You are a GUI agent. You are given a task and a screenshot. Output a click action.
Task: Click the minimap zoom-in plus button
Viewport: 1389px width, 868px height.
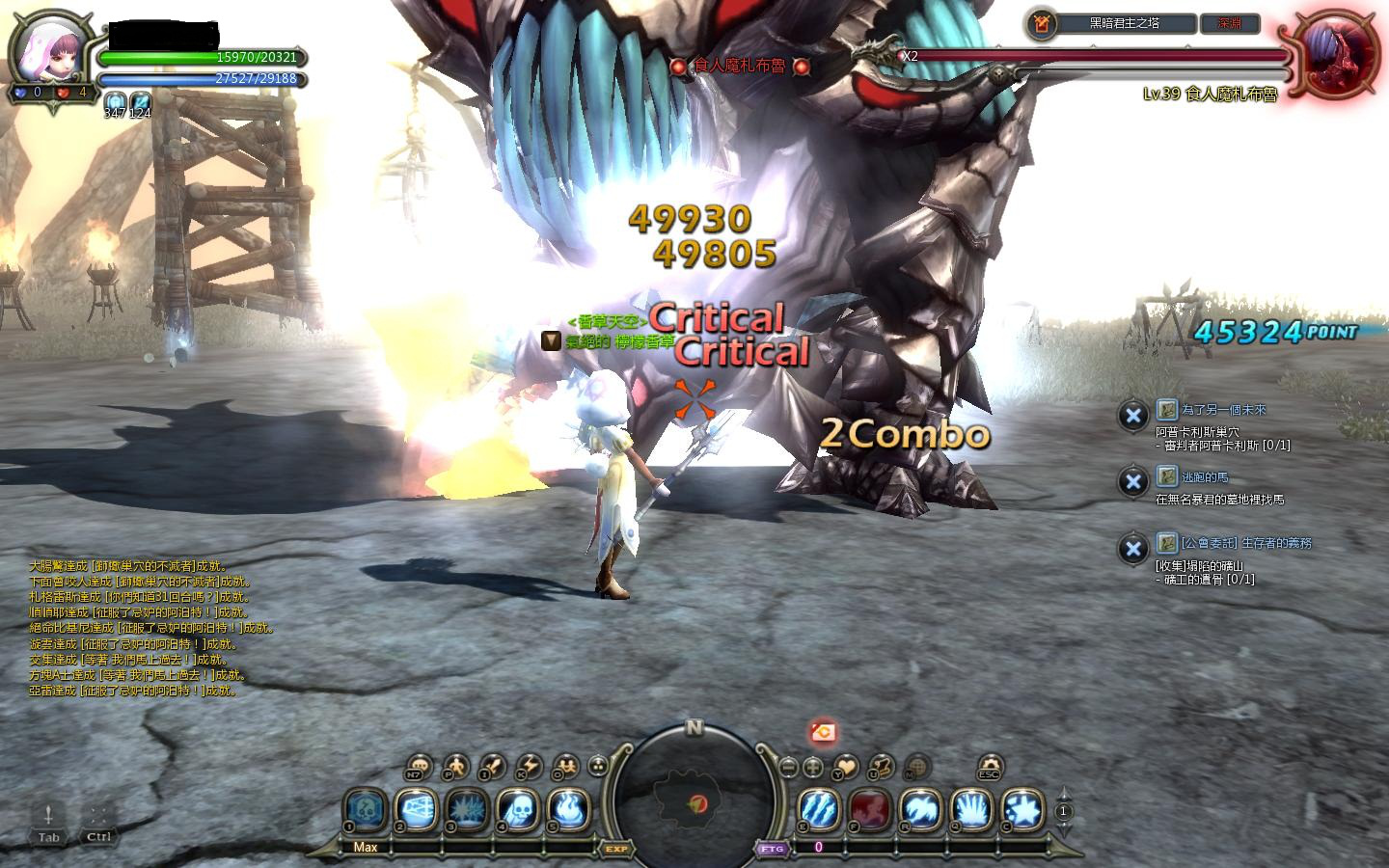(813, 768)
